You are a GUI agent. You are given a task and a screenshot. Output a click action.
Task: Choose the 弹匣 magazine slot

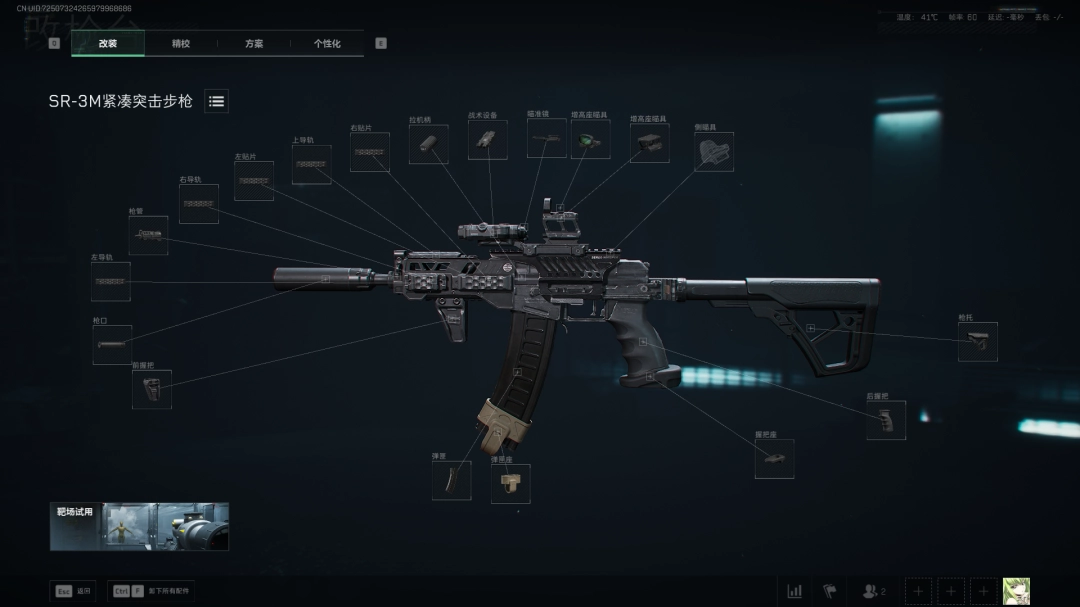coord(451,481)
